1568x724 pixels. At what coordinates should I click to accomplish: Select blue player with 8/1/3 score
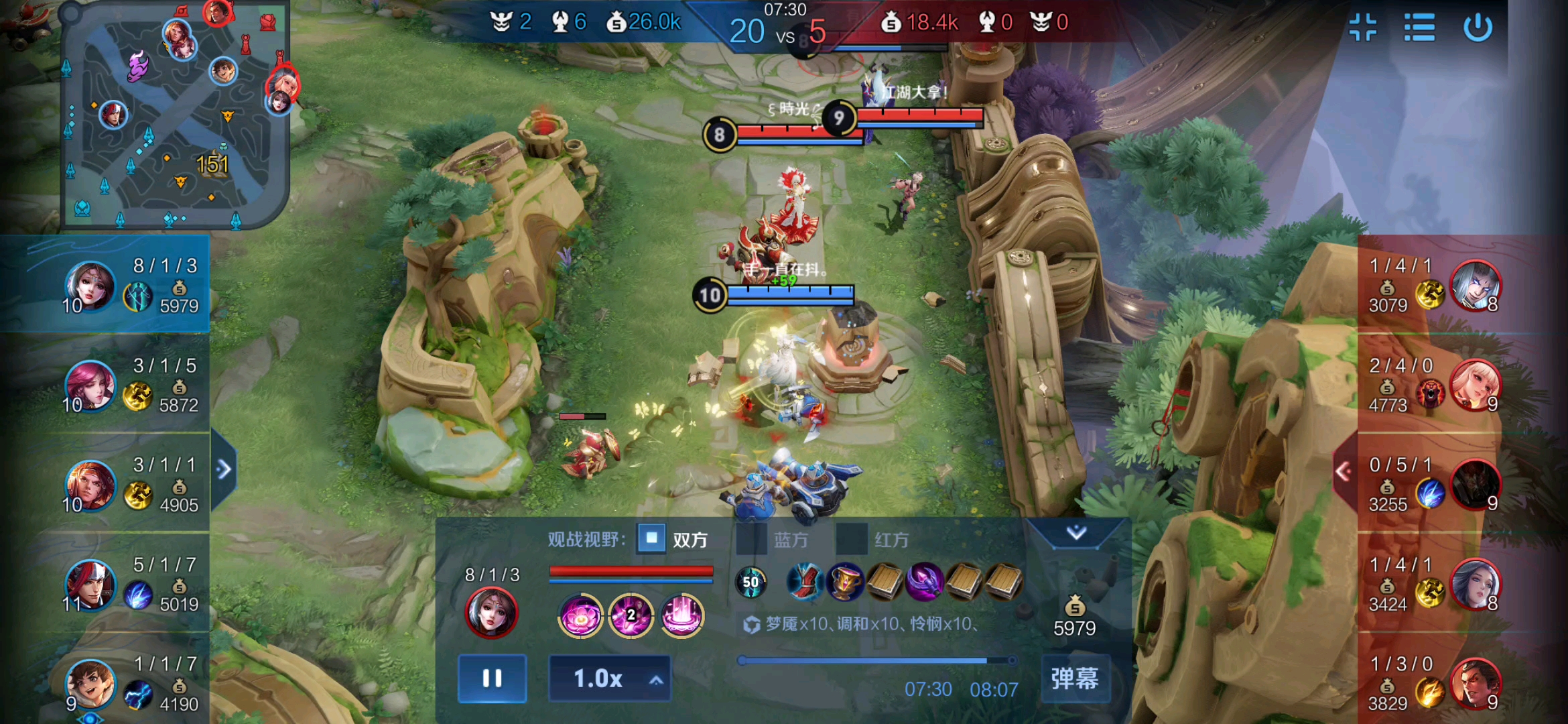(x=90, y=286)
